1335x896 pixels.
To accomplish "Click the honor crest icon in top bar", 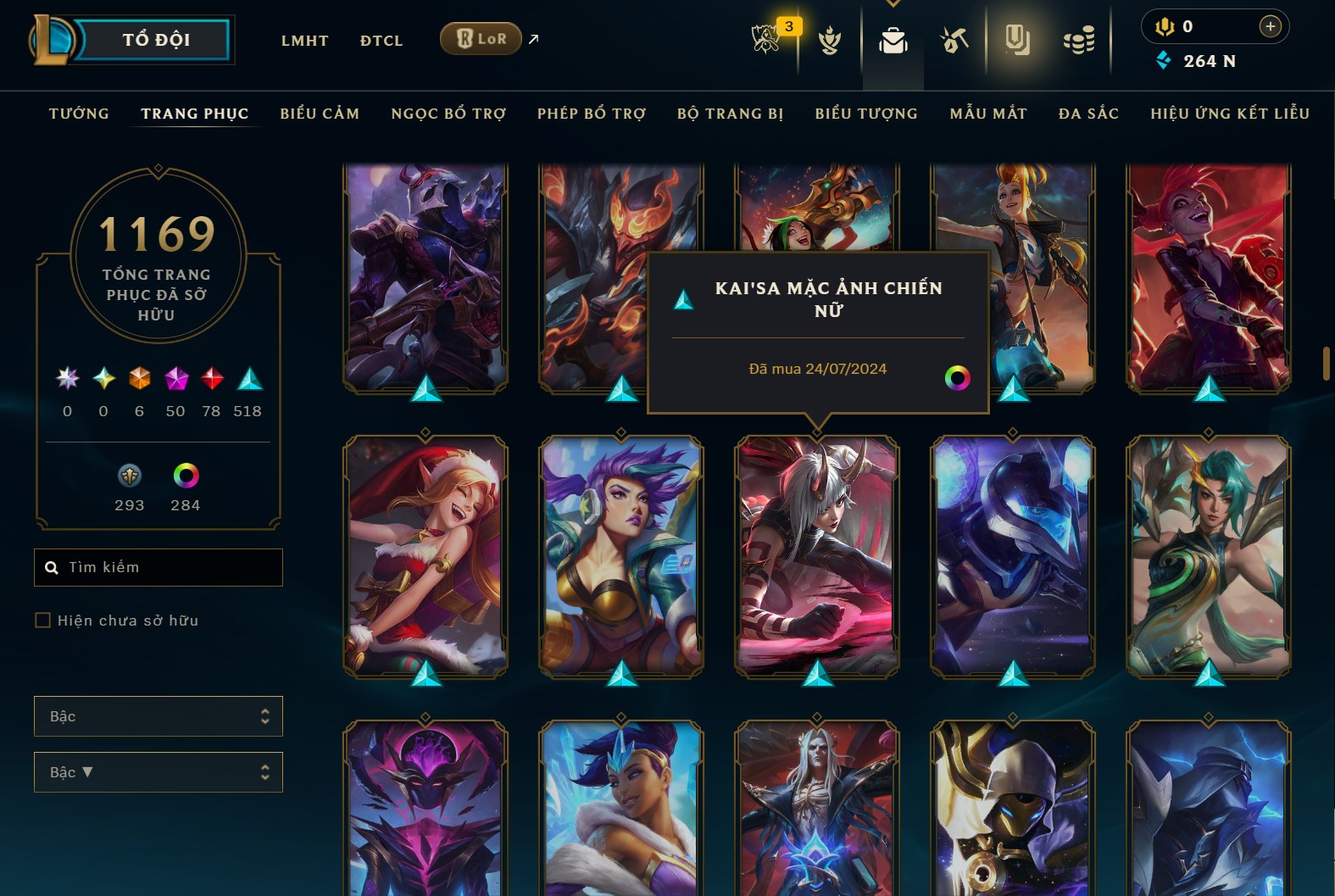I will click(829, 41).
